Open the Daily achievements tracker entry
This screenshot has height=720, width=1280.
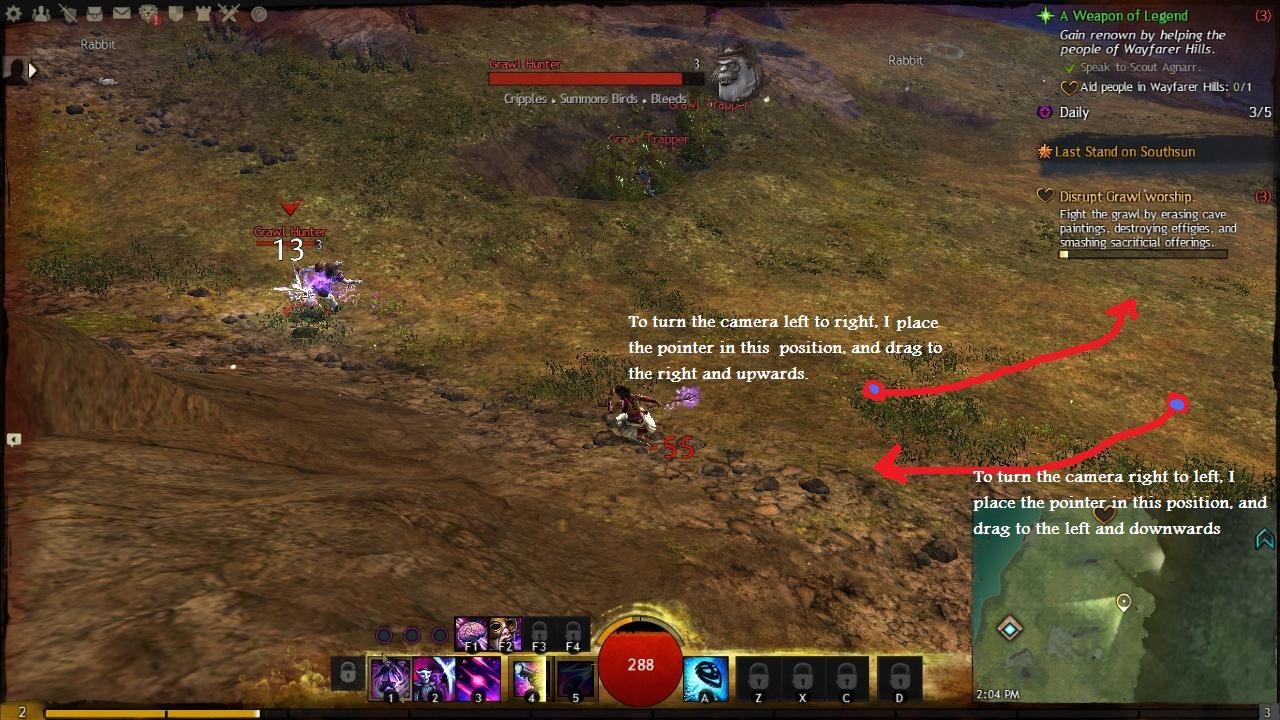1074,112
